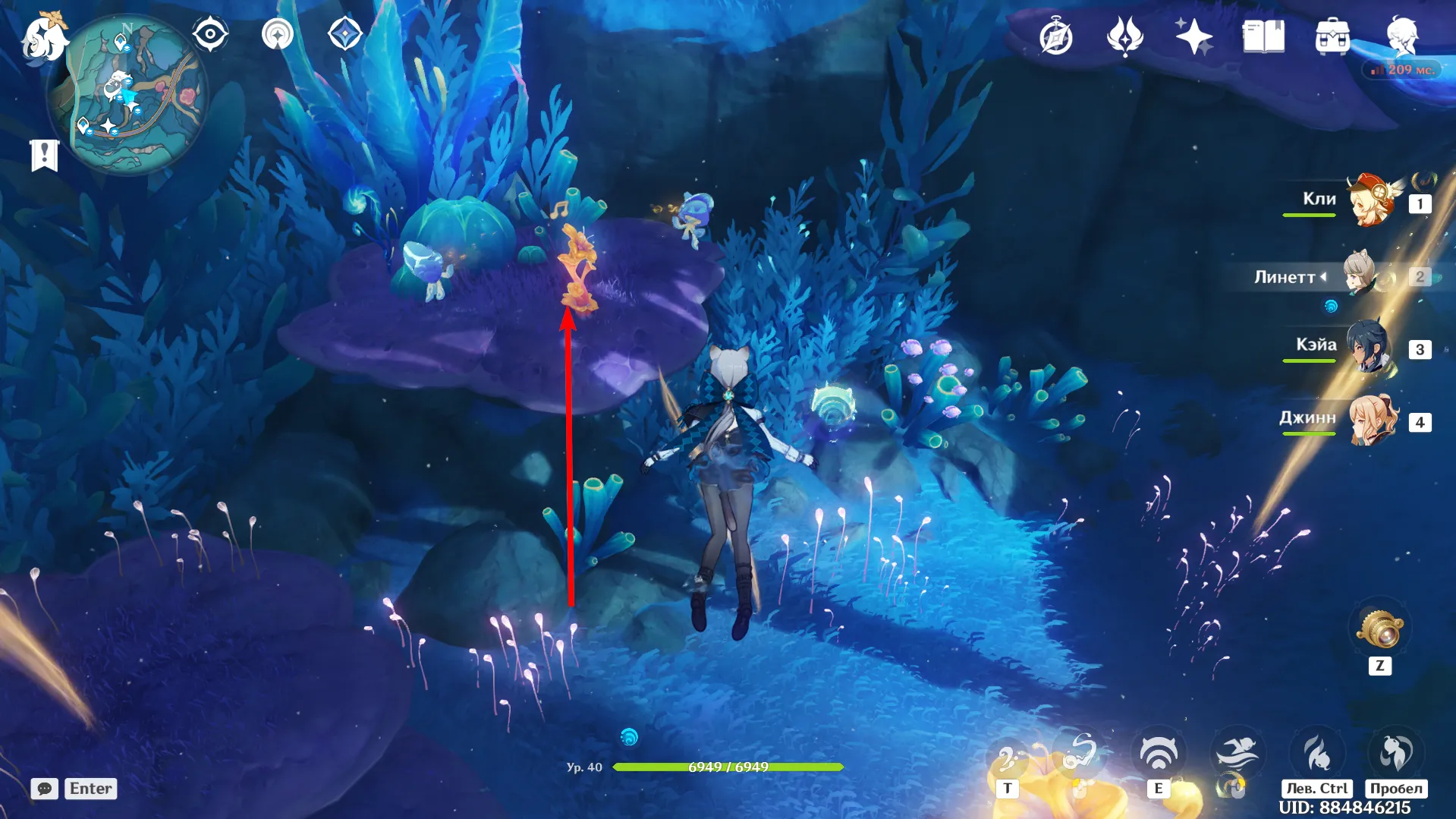Toggle the elemental sight eye icon
1456x819 pixels.
point(210,34)
